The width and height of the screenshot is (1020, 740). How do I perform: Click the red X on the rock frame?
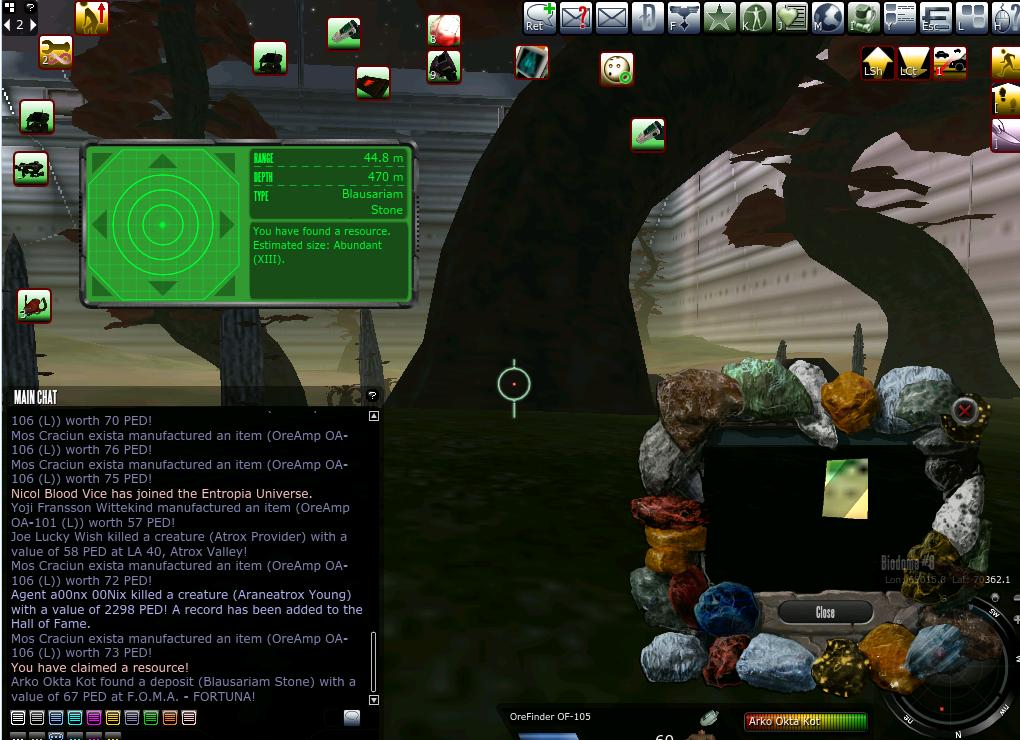965,409
